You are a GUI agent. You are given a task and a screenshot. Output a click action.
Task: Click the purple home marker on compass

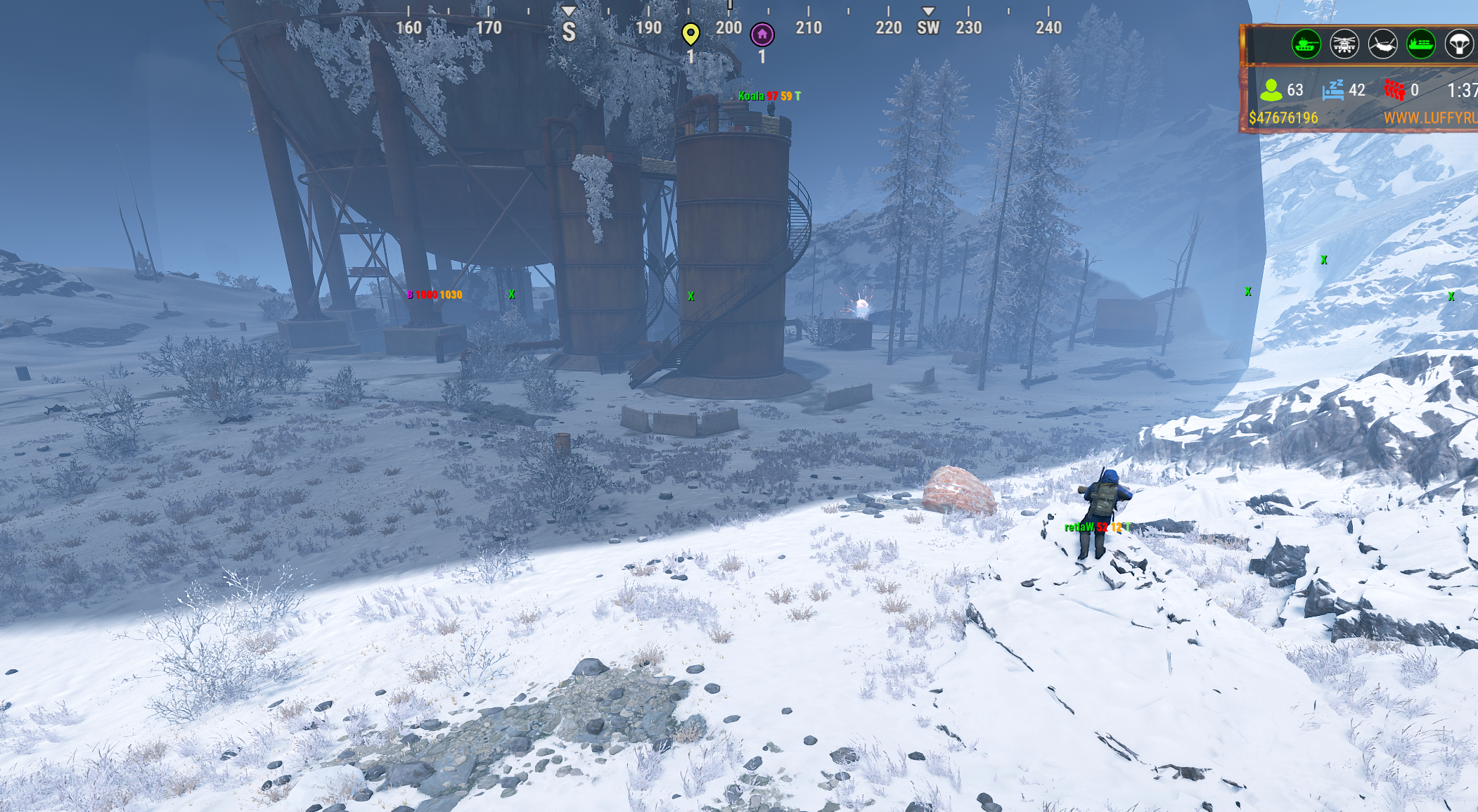click(x=762, y=34)
